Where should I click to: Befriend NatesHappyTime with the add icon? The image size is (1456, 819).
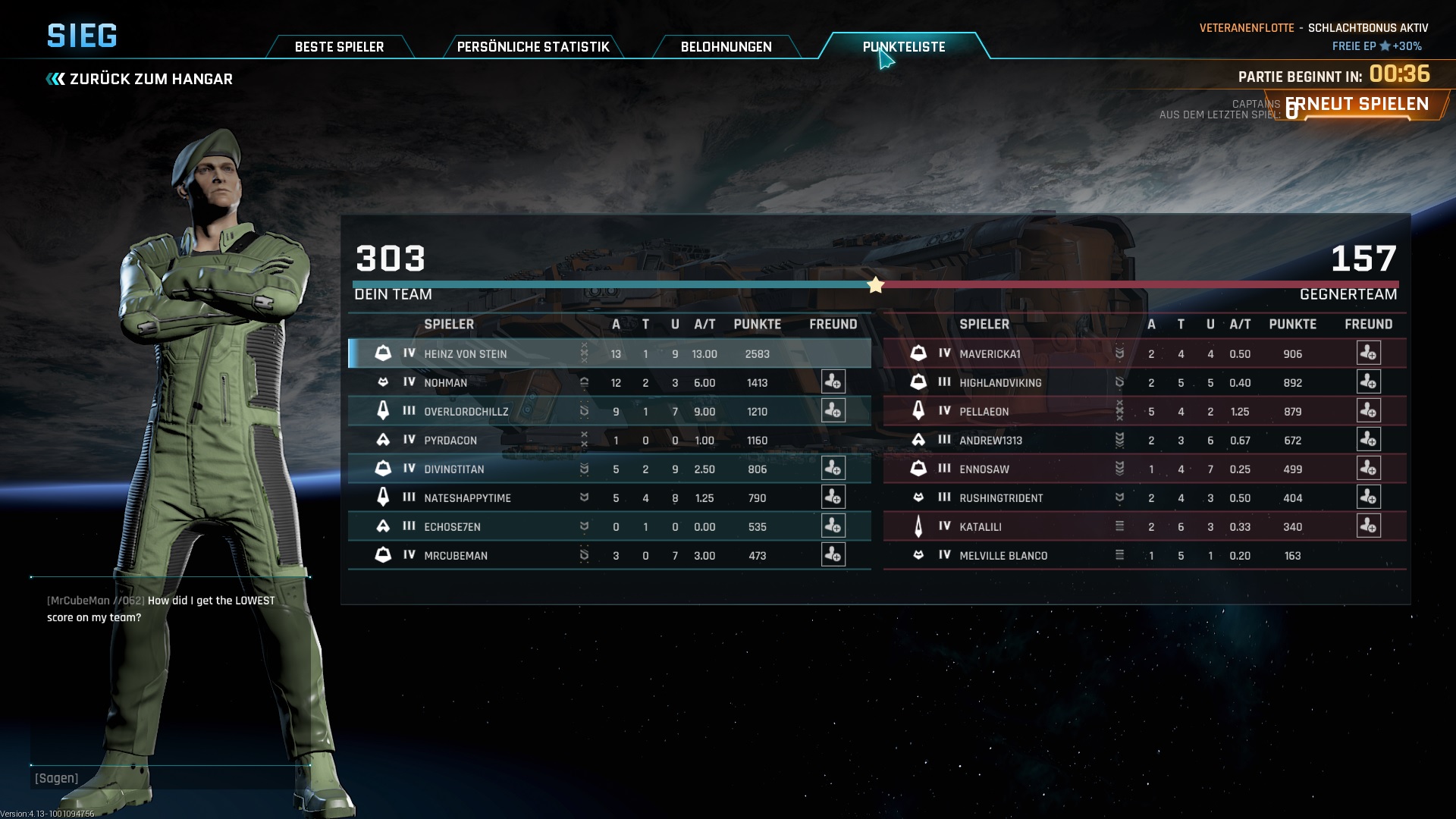point(833,497)
